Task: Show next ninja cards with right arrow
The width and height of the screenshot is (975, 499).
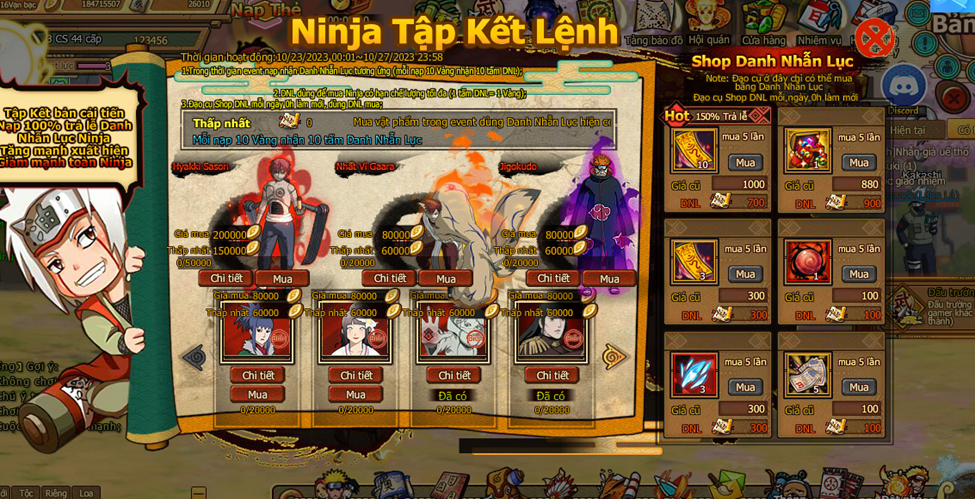Action: click(x=614, y=356)
